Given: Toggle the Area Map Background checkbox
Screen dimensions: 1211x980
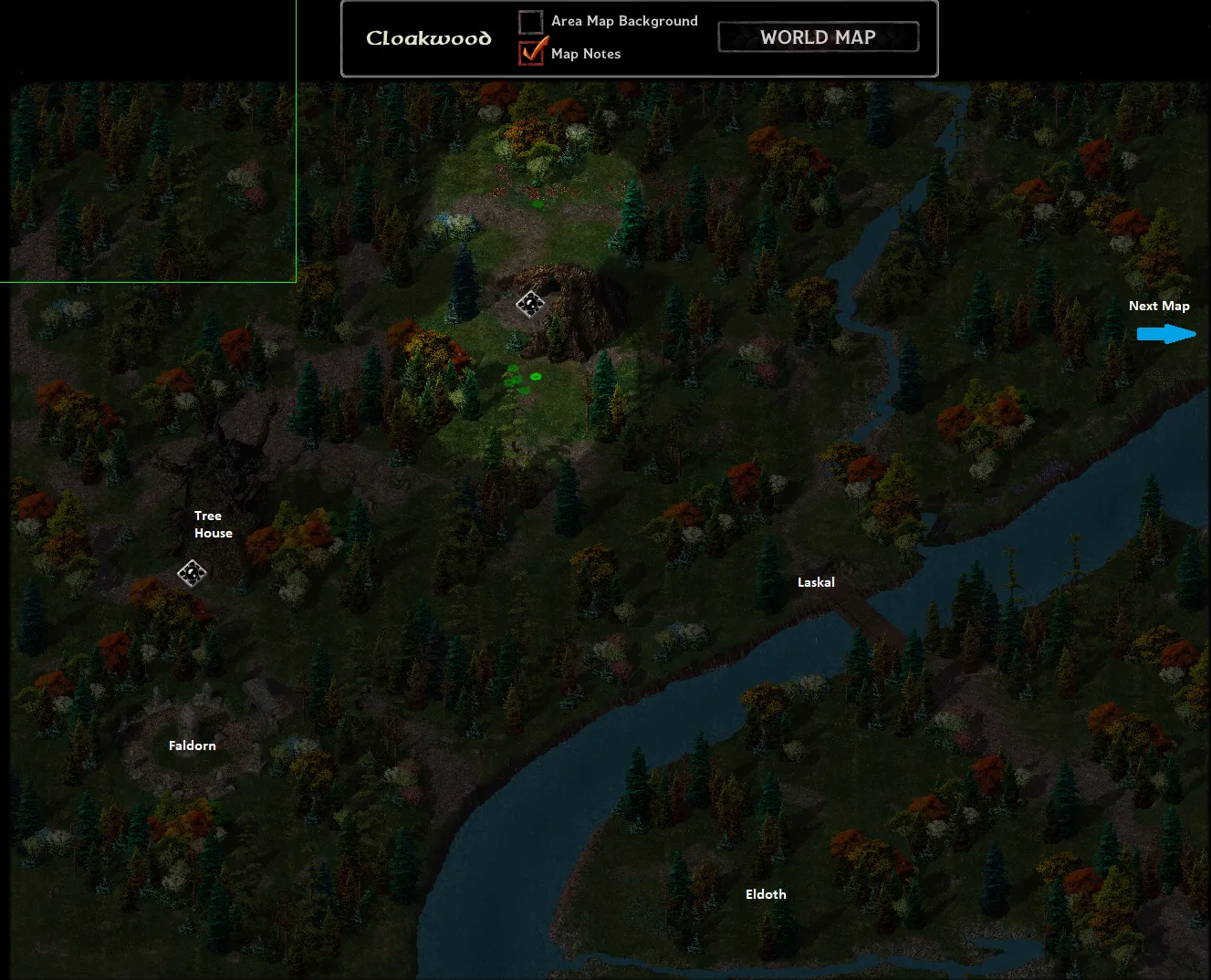Looking at the screenshot, I should pyautogui.click(x=531, y=21).
